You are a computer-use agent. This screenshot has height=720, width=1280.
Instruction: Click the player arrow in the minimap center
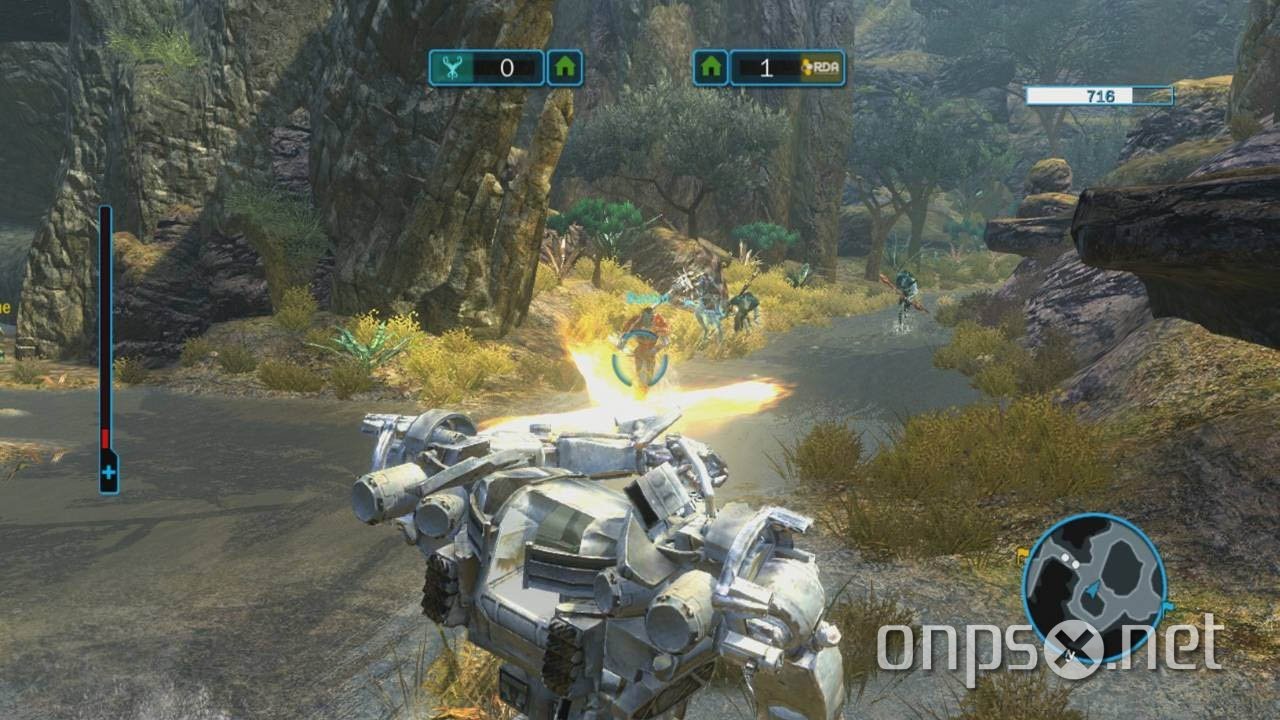click(1093, 589)
